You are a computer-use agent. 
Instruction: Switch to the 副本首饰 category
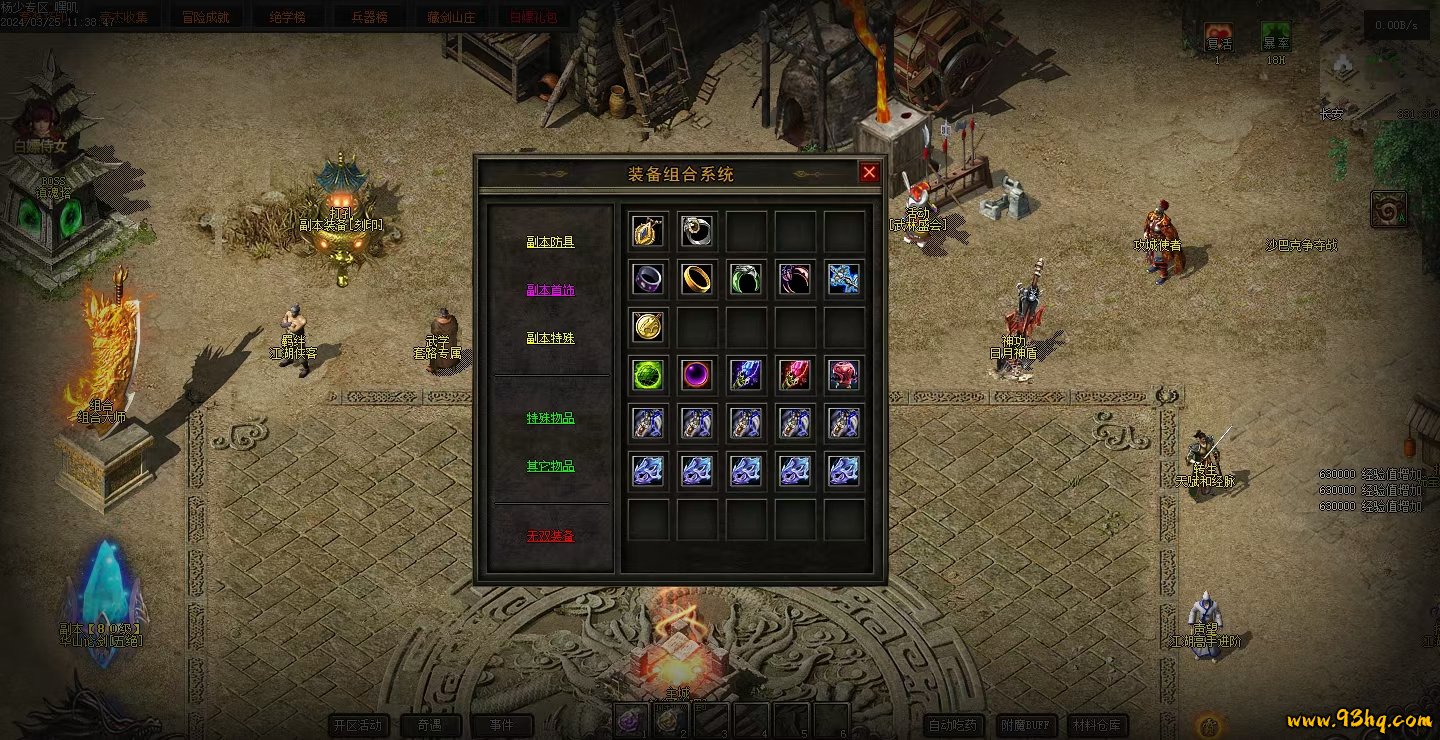coord(551,290)
